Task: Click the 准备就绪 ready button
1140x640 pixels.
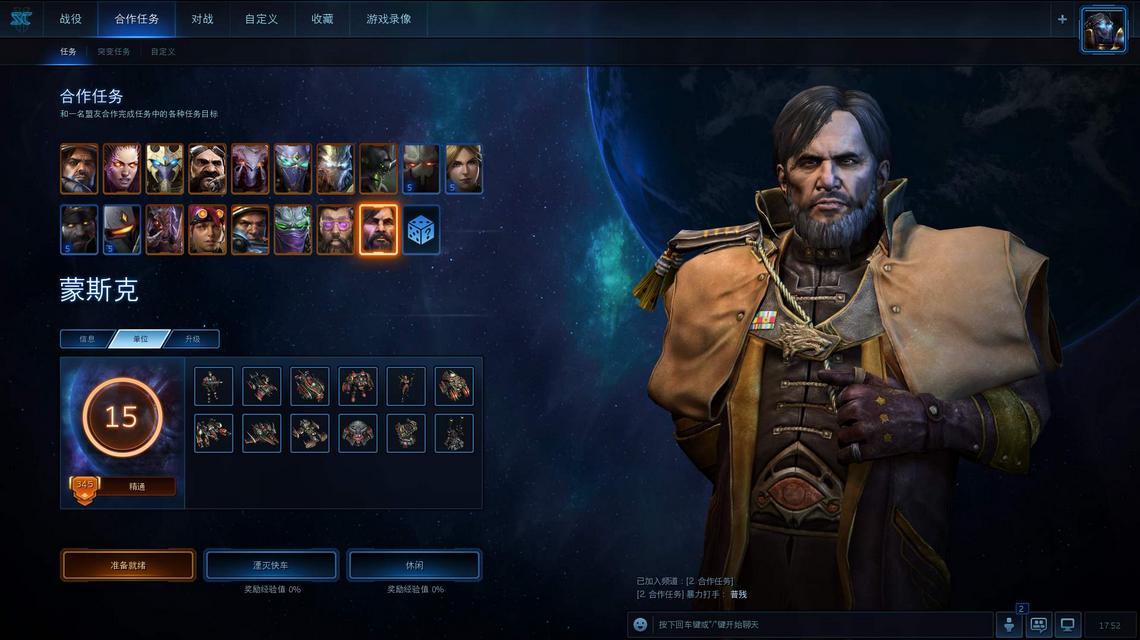Action: (128, 565)
